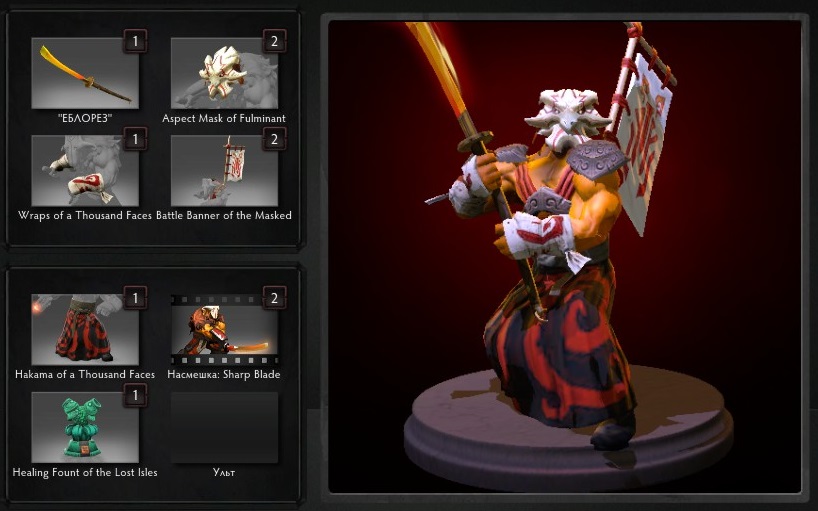
Task: Select the Battle Banner of the Masked
Action: 224,171
